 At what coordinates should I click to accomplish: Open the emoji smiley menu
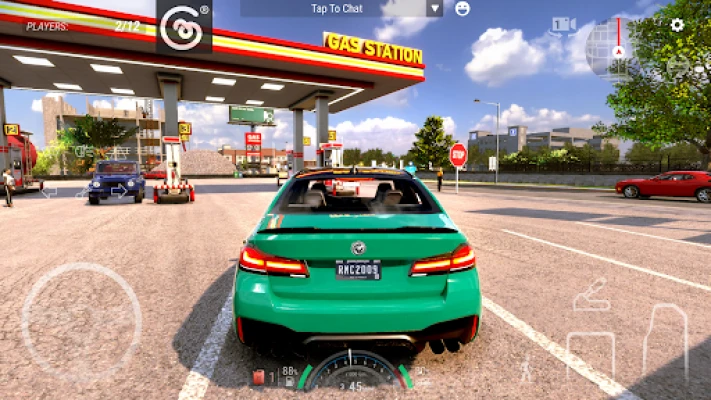[462, 8]
